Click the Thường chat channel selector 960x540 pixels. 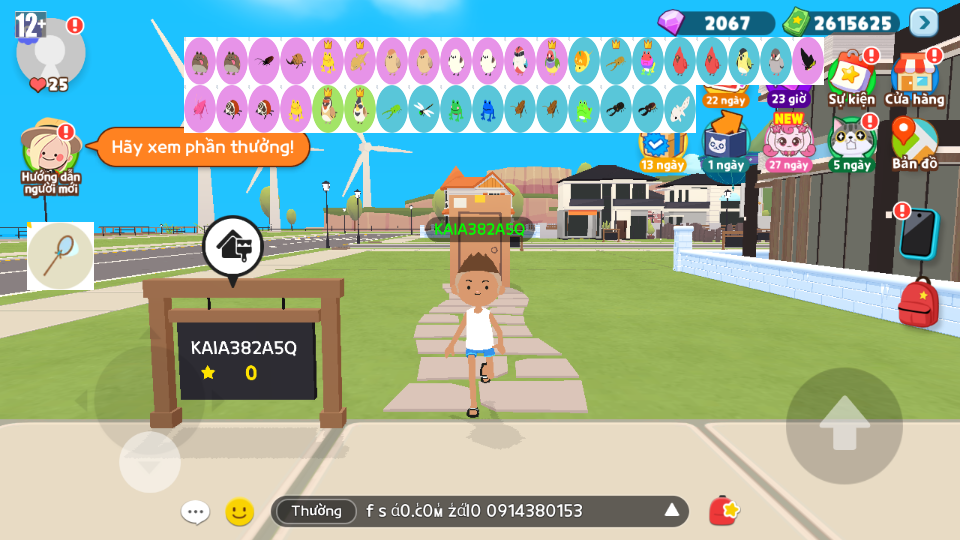tap(316, 511)
